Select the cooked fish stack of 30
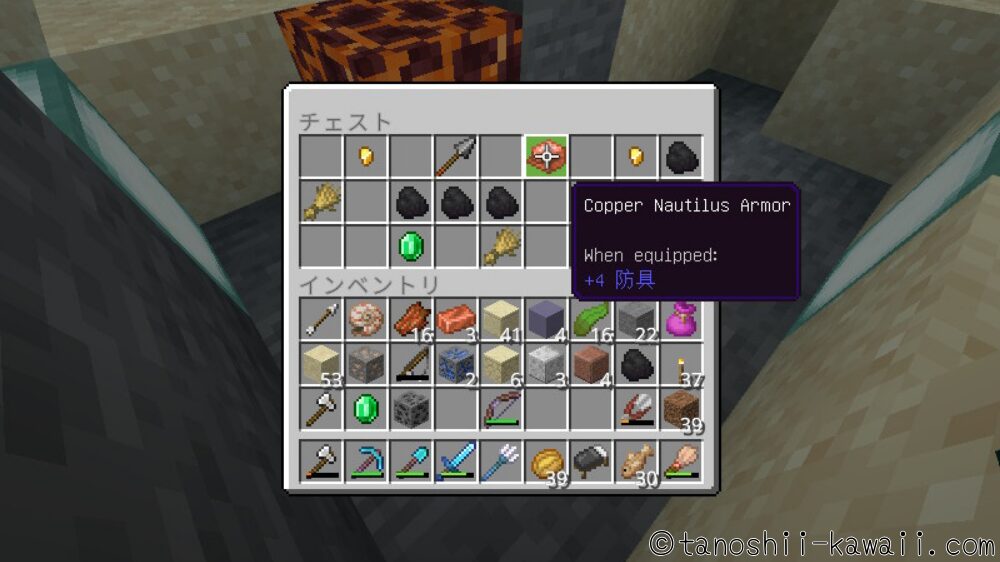 (636, 462)
